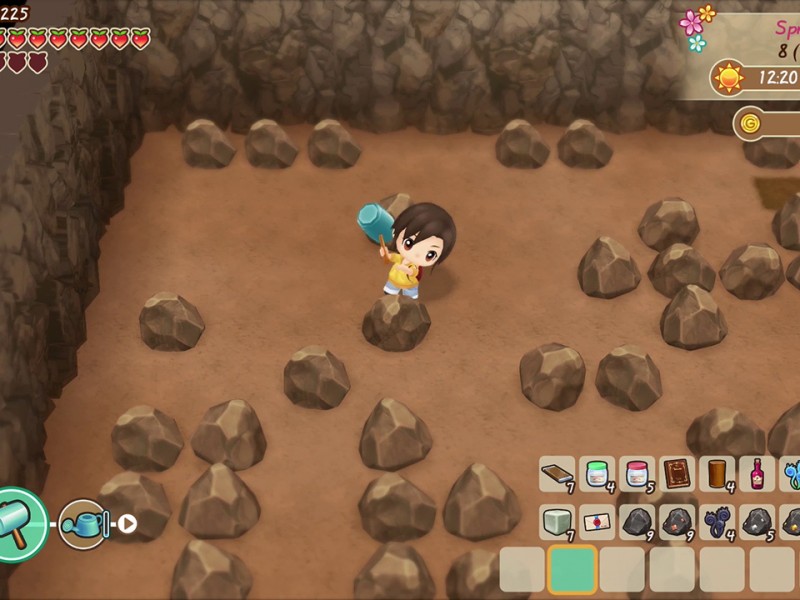
Task: Select the equipped hammer tool icon
Action: [20, 524]
